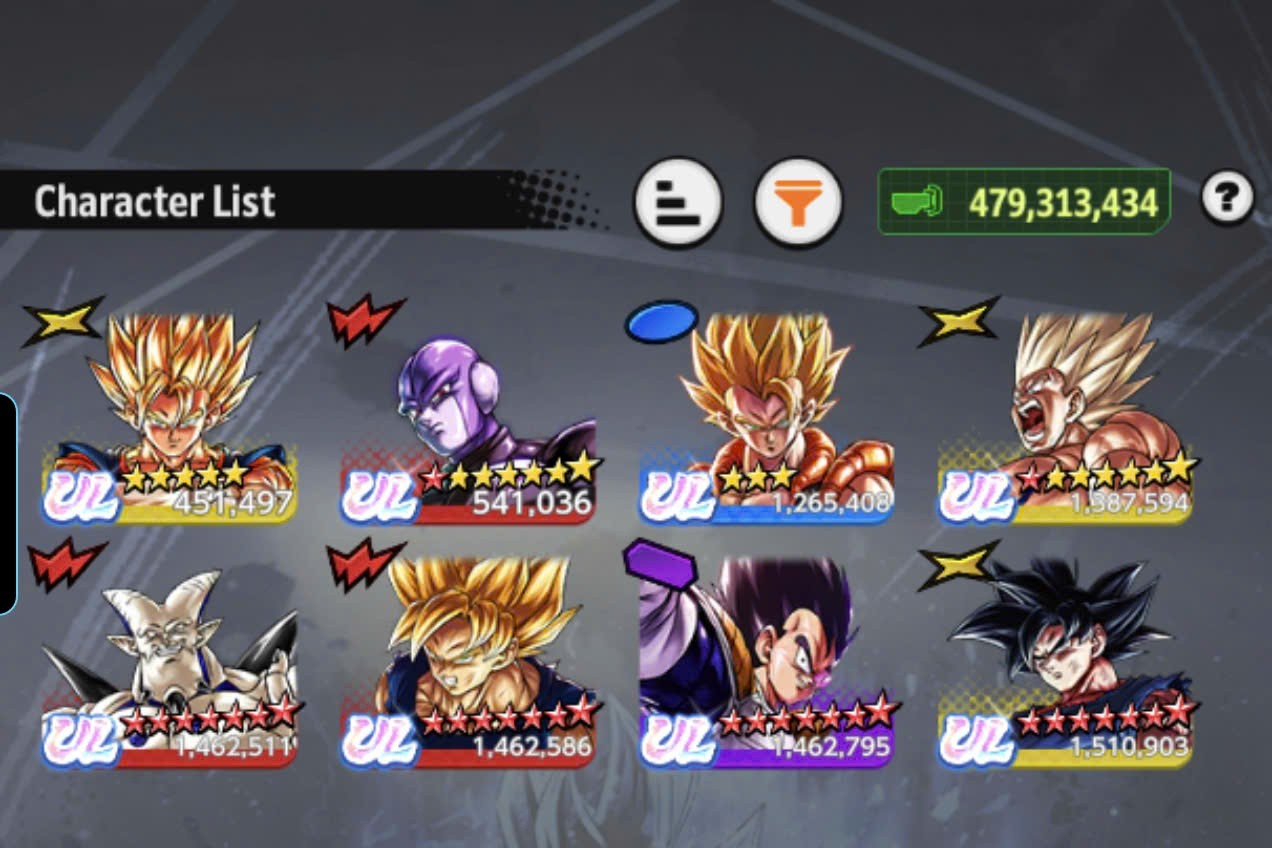Image resolution: width=1272 pixels, height=848 pixels.
Task: Select the character with power 451,497
Action: (170, 418)
